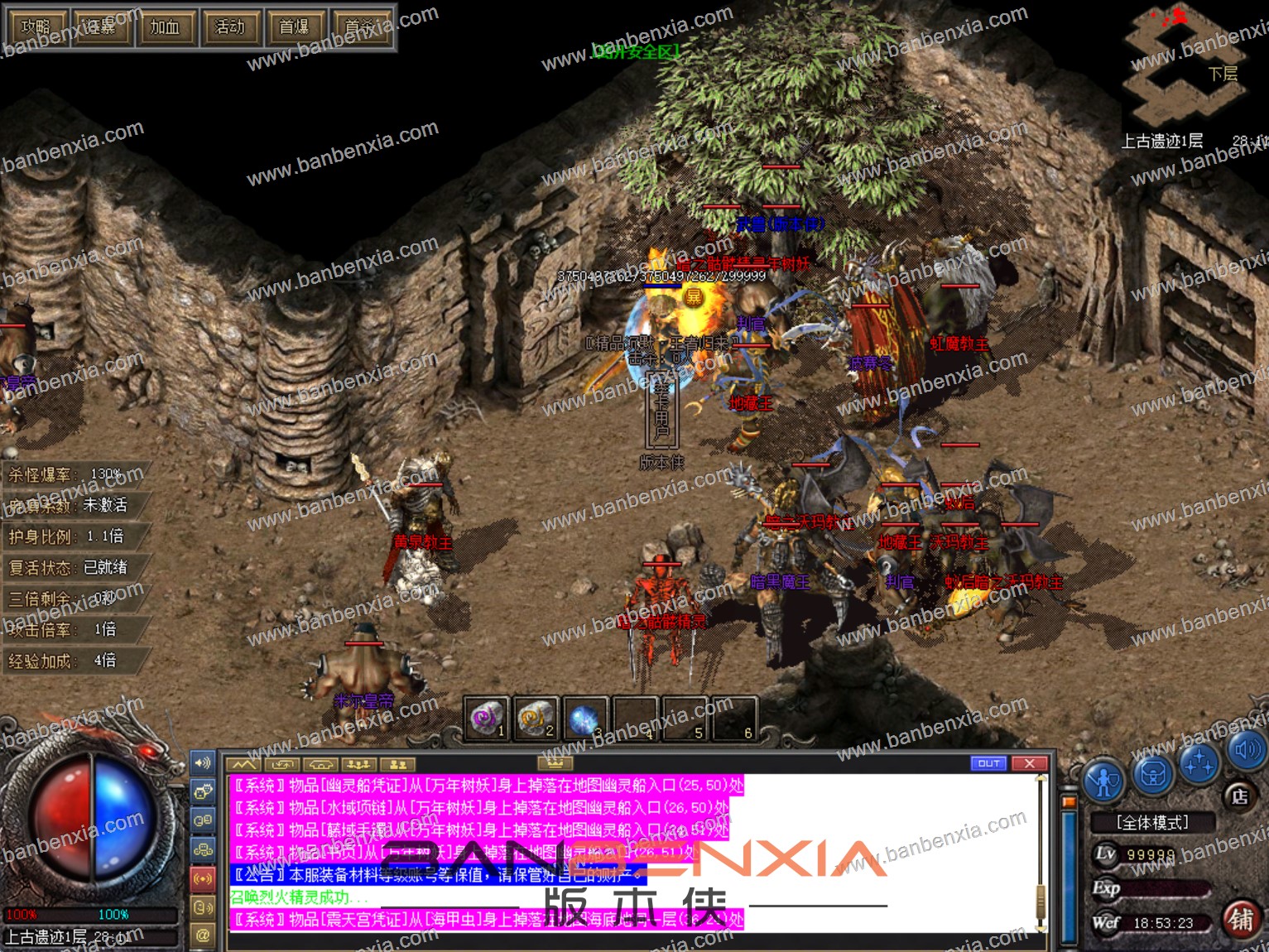1269x952 pixels.
Task: Open the character equipment icon with sword and shield
Action: tap(1105, 780)
